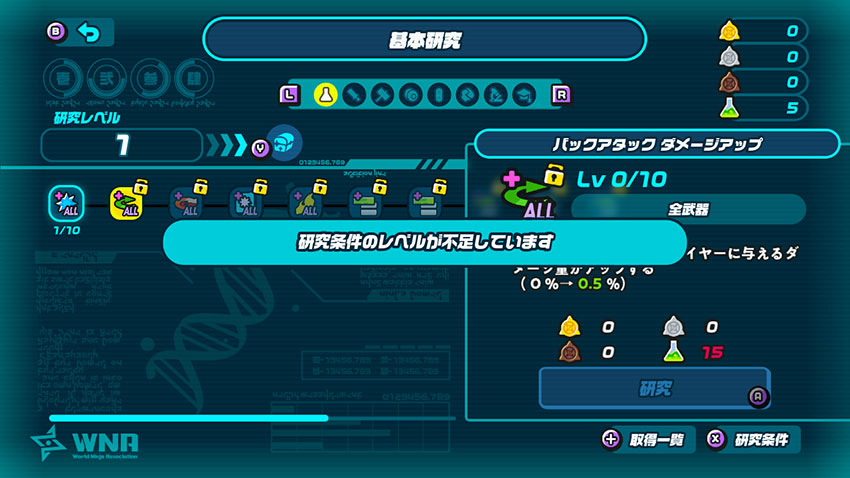The width and height of the screenshot is (850, 478).
Task: Go back with the return arrow button
Action: (x=90, y=33)
